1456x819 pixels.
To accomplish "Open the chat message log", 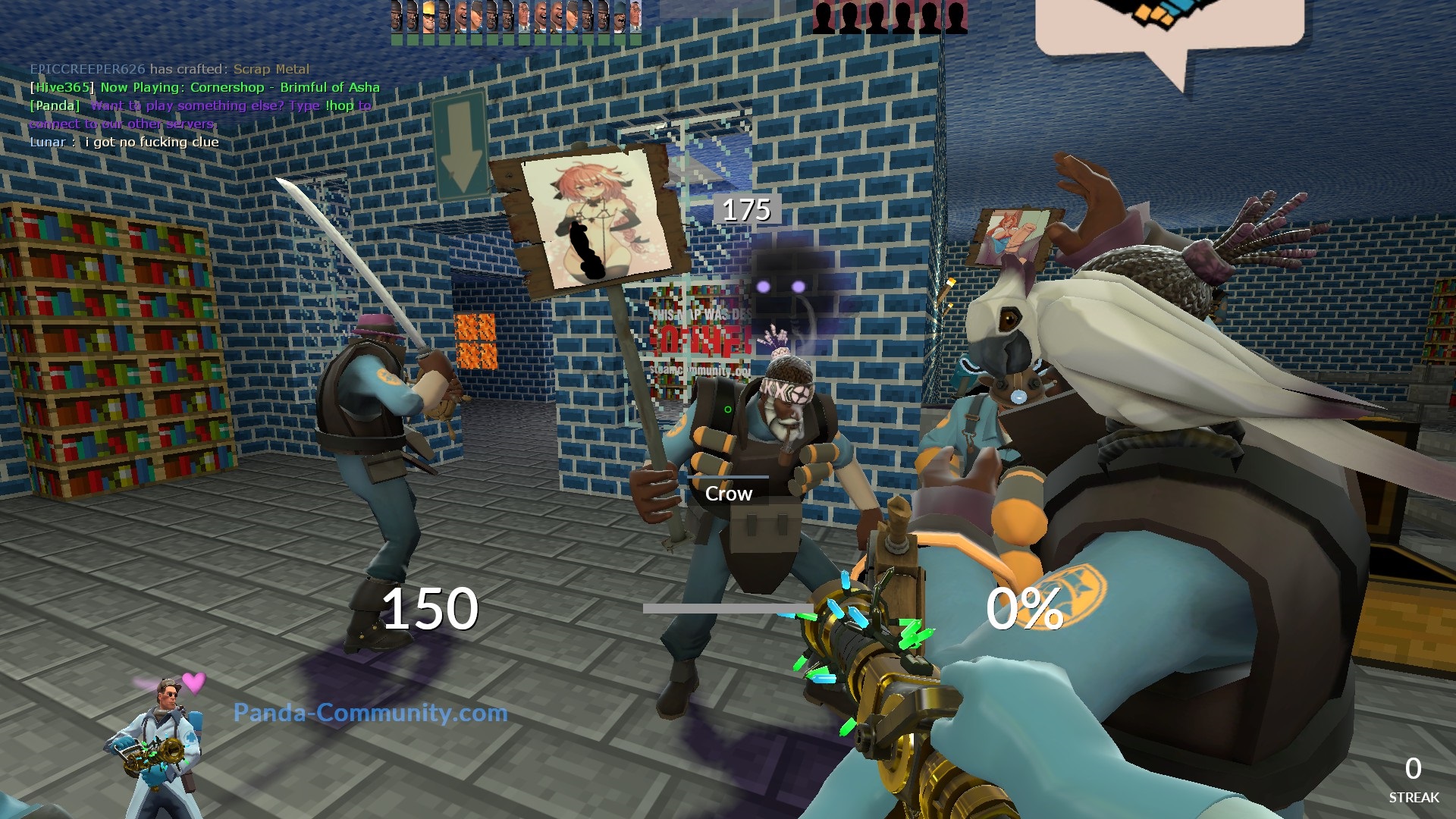I will tap(205, 105).
